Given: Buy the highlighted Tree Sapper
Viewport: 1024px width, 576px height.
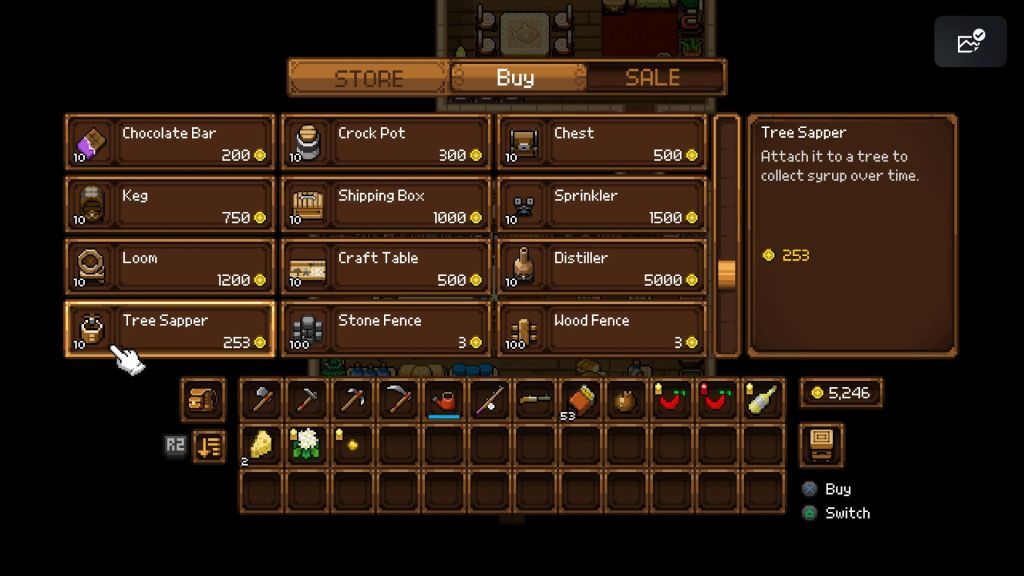Looking at the screenshot, I should click(170, 329).
